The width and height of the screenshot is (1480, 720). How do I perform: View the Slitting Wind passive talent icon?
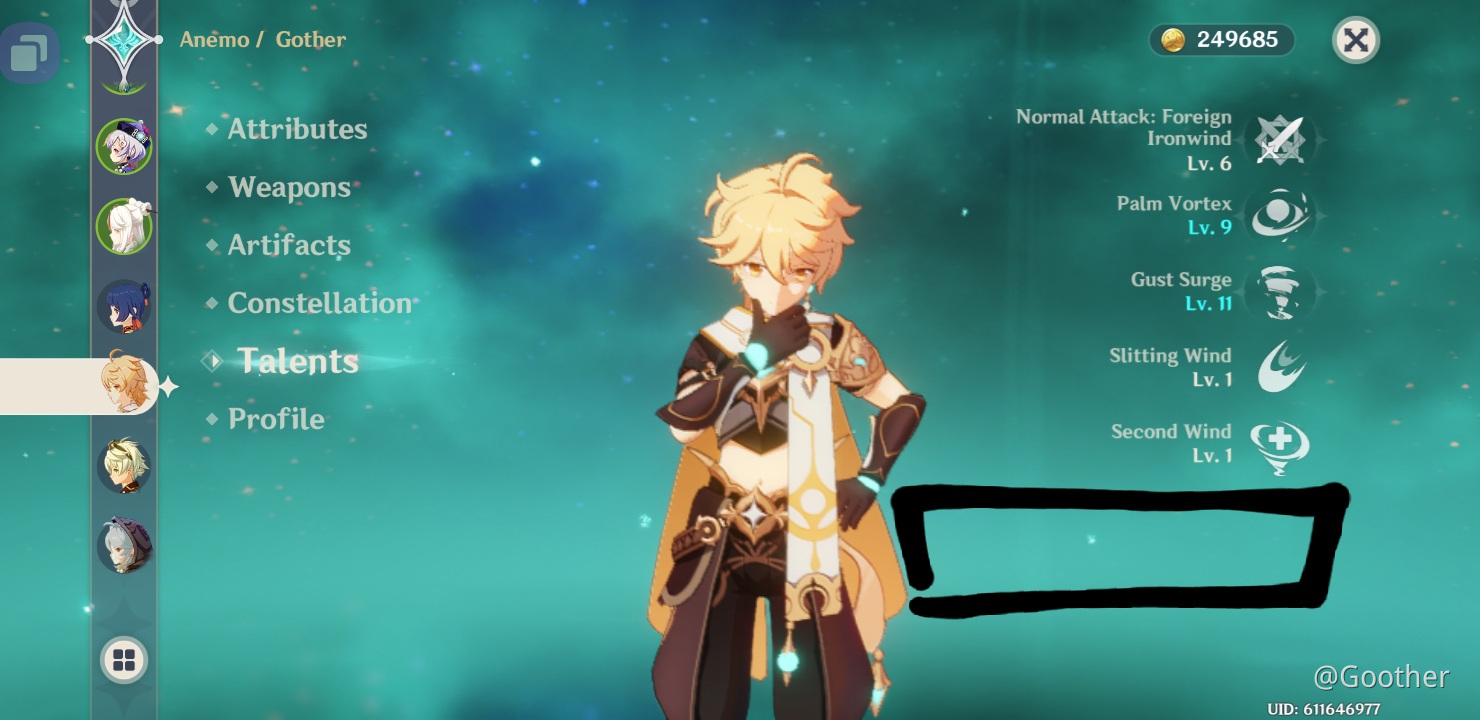pyautogui.click(x=1280, y=367)
